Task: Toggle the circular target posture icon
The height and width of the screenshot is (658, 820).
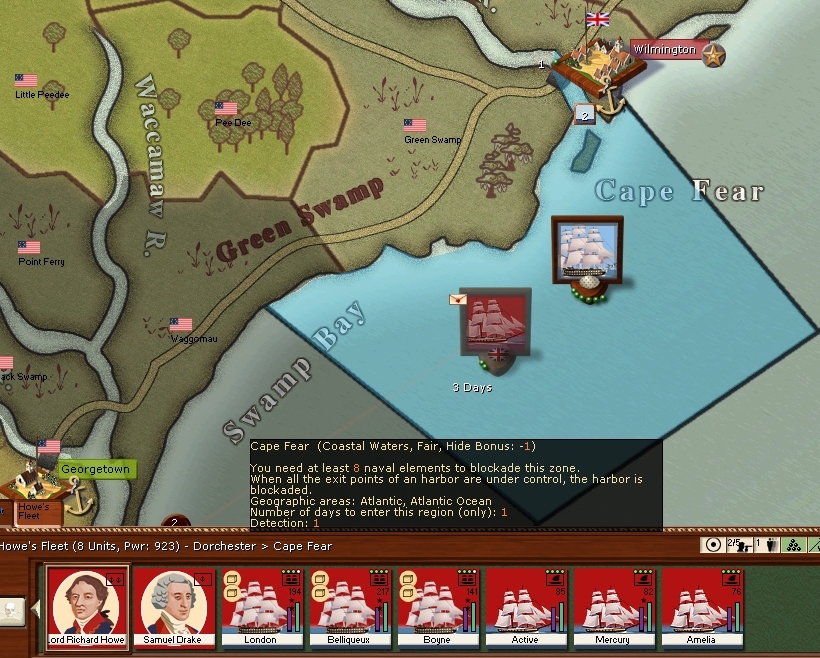Action: click(x=712, y=545)
